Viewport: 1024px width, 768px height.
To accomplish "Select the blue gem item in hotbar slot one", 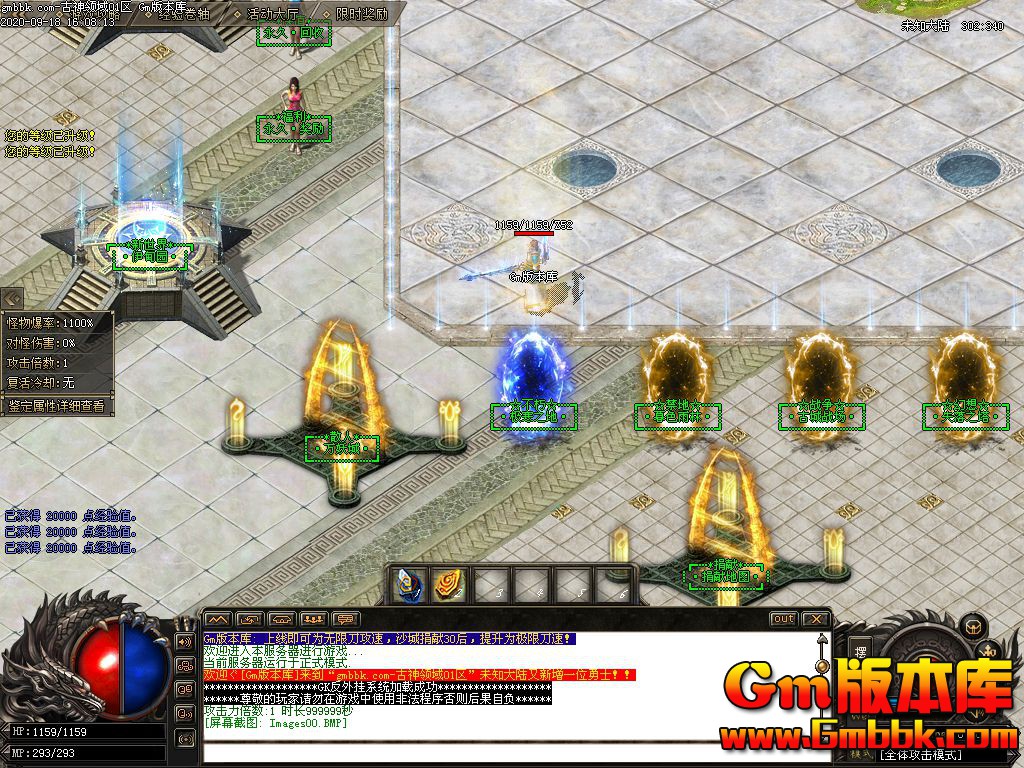I will (407, 585).
